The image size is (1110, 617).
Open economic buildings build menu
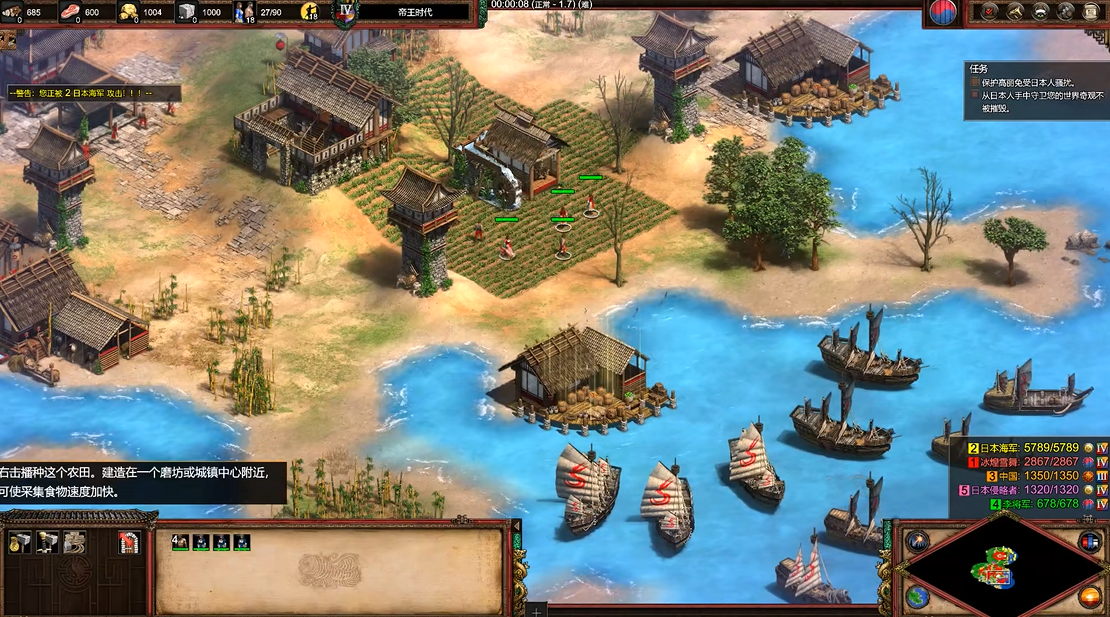pos(20,542)
